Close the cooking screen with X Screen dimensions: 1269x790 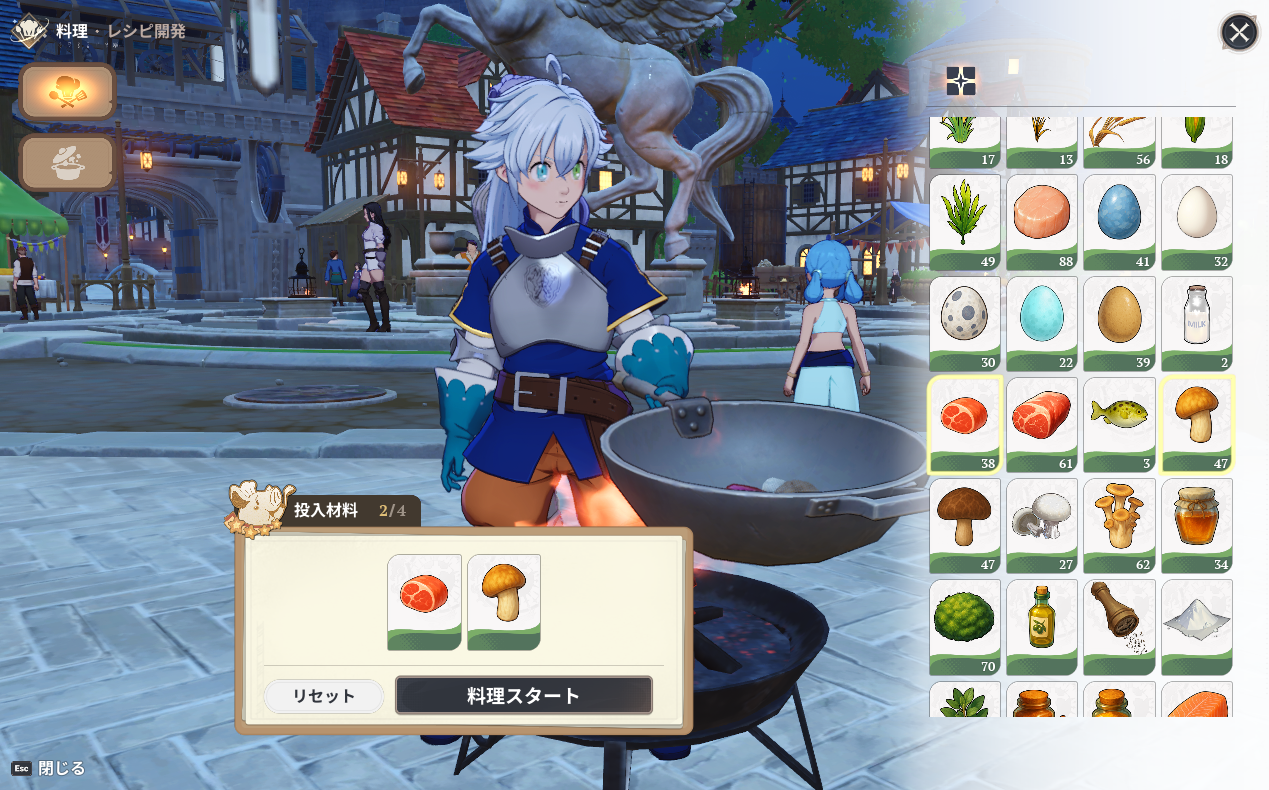(1239, 33)
